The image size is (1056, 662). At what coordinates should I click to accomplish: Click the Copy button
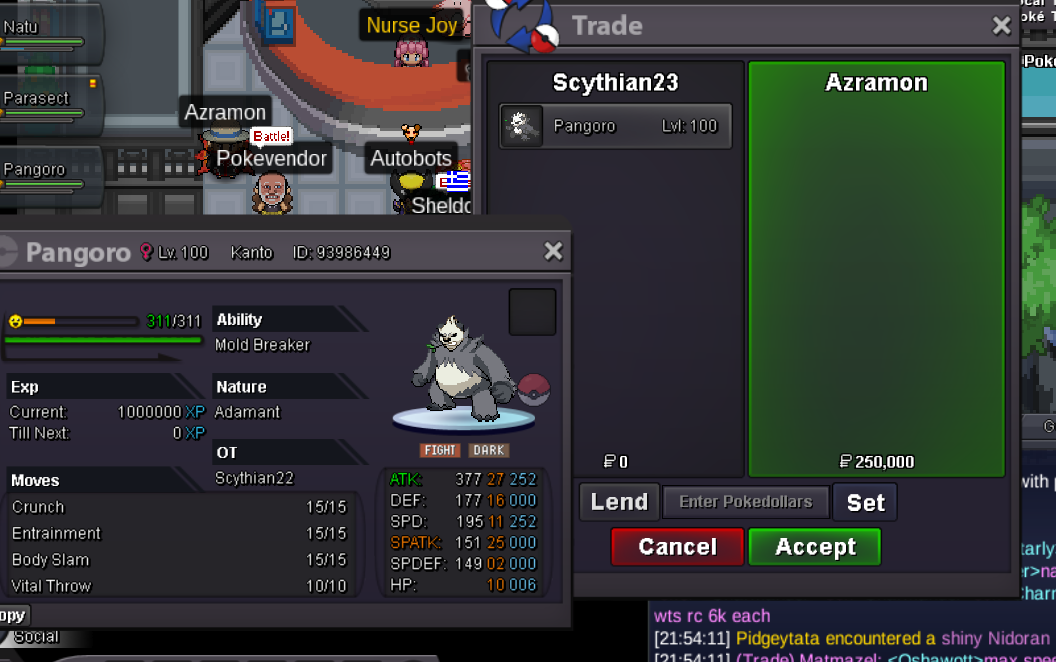pos(13,615)
